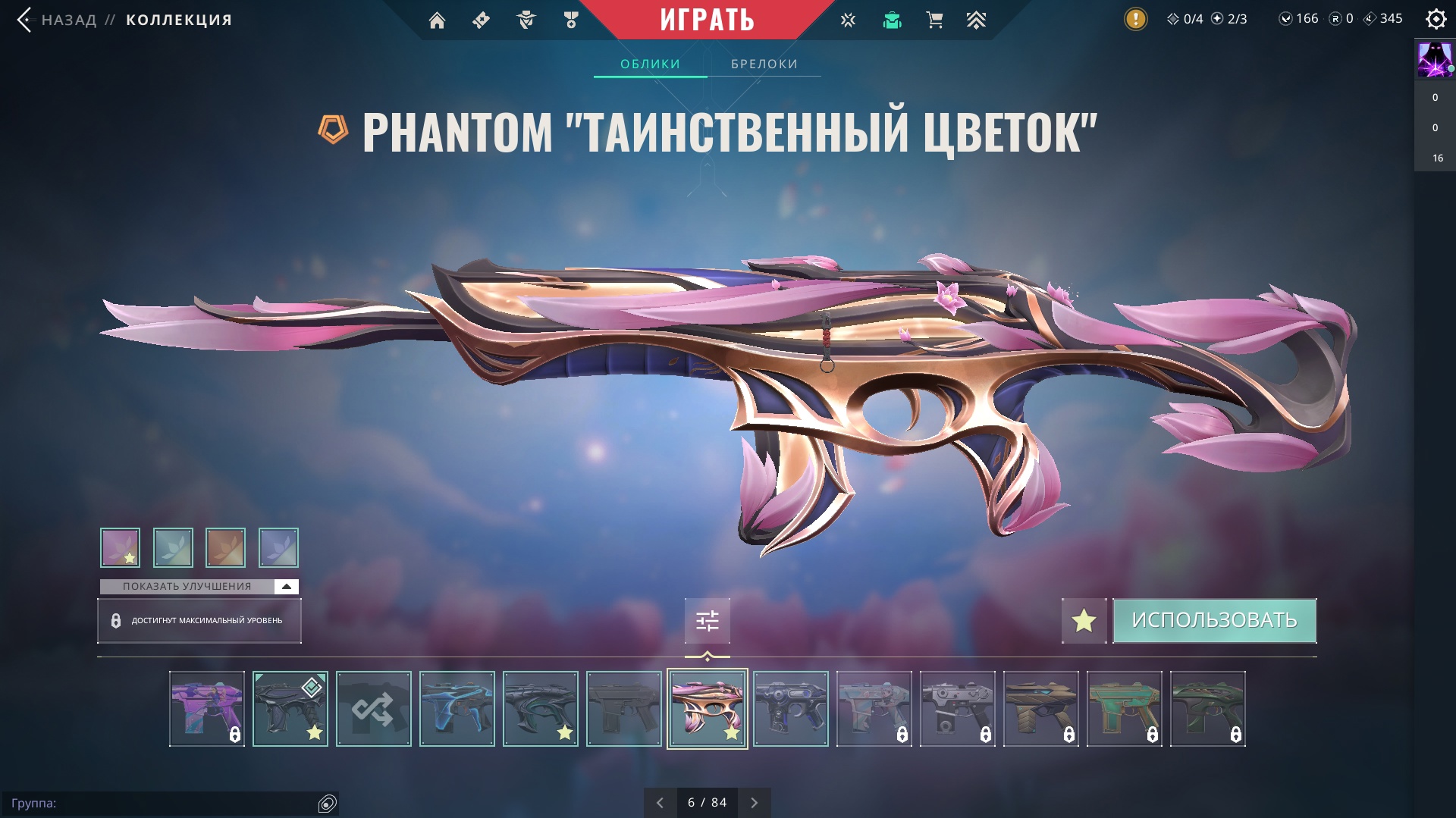Select the random shuffle skin tile

click(x=373, y=709)
